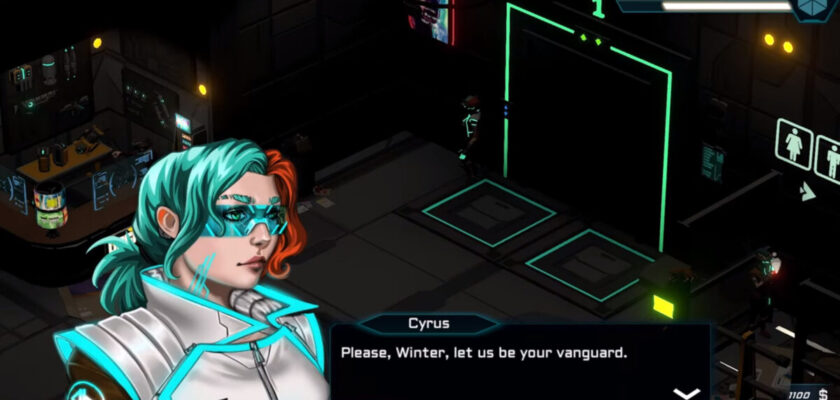Viewport: 840px width, 400px height.
Task: Advance dialogue with the white down-arrow
Action: click(x=685, y=392)
